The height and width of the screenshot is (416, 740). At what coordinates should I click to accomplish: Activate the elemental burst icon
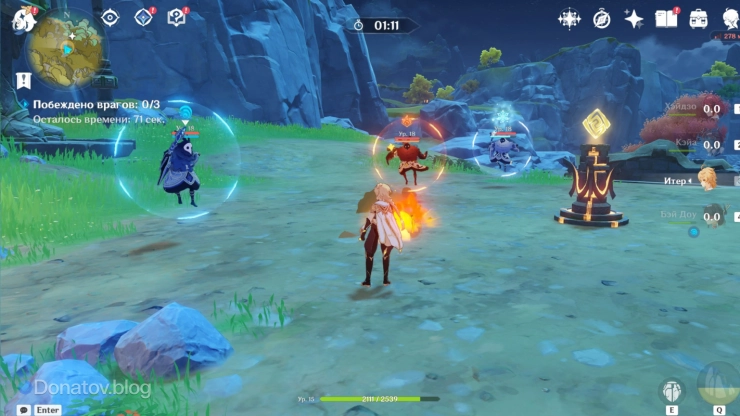point(718,384)
